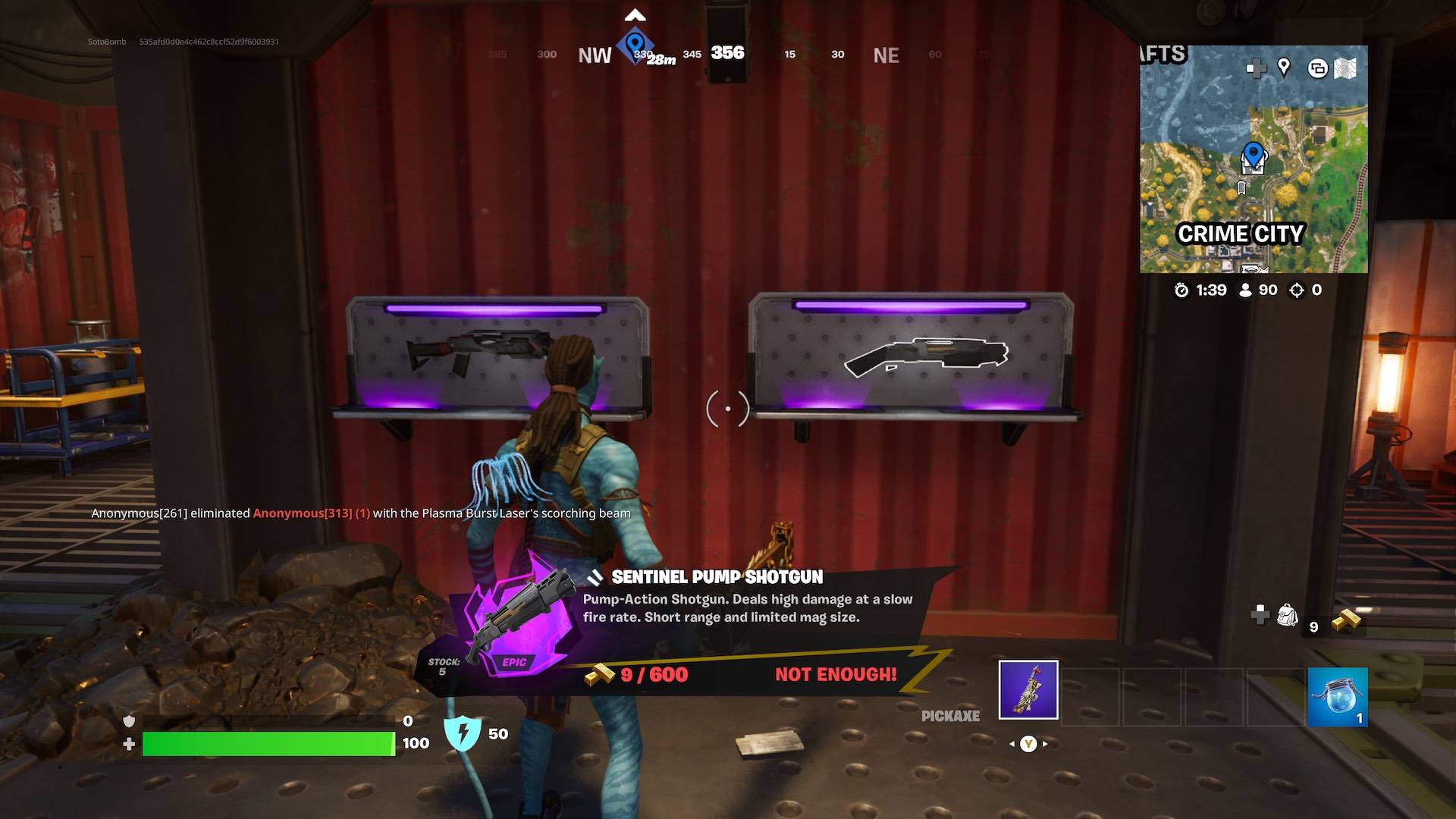
Task: Click the blue waypoint marker on the compass
Action: [635, 44]
